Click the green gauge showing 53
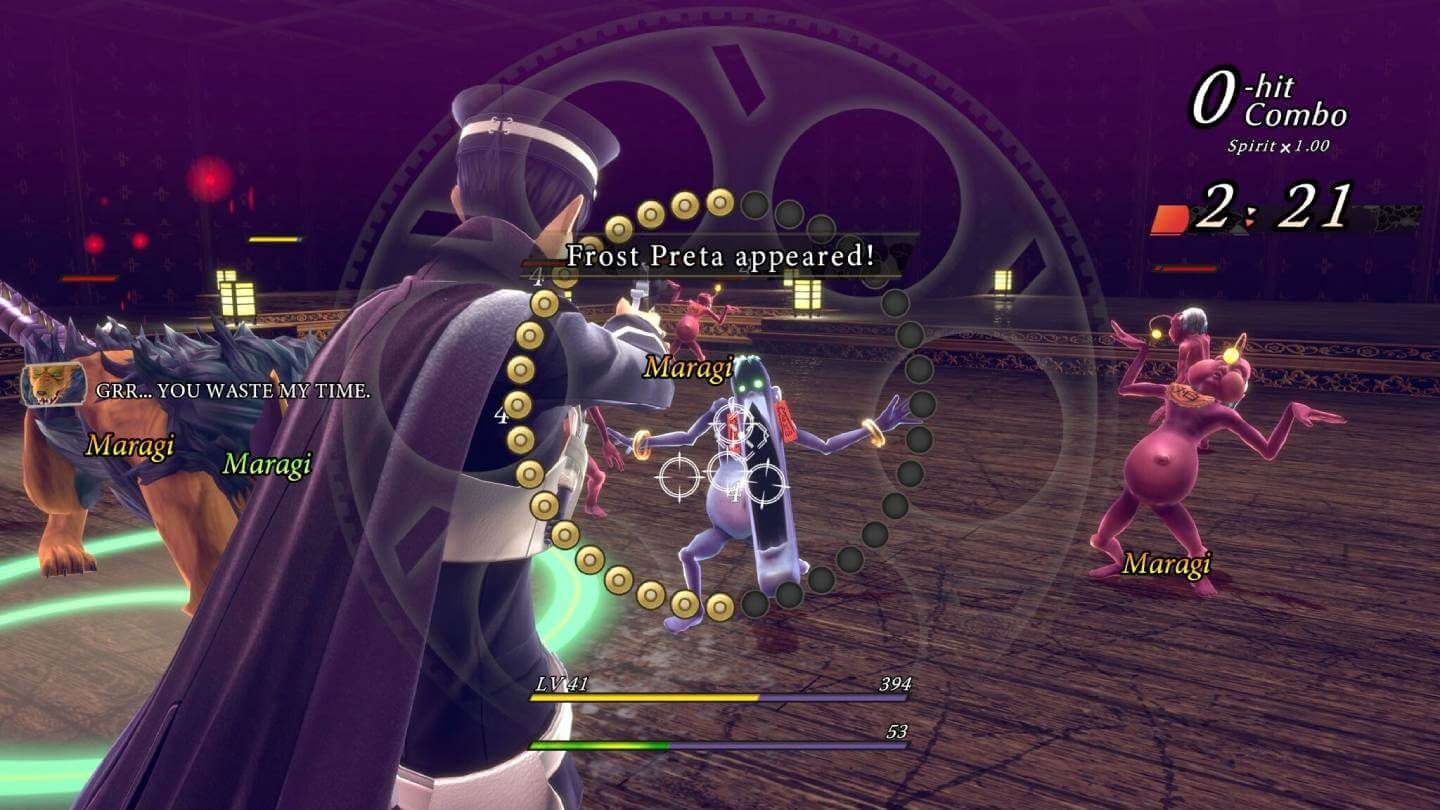The height and width of the screenshot is (810, 1440). coord(600,745)
